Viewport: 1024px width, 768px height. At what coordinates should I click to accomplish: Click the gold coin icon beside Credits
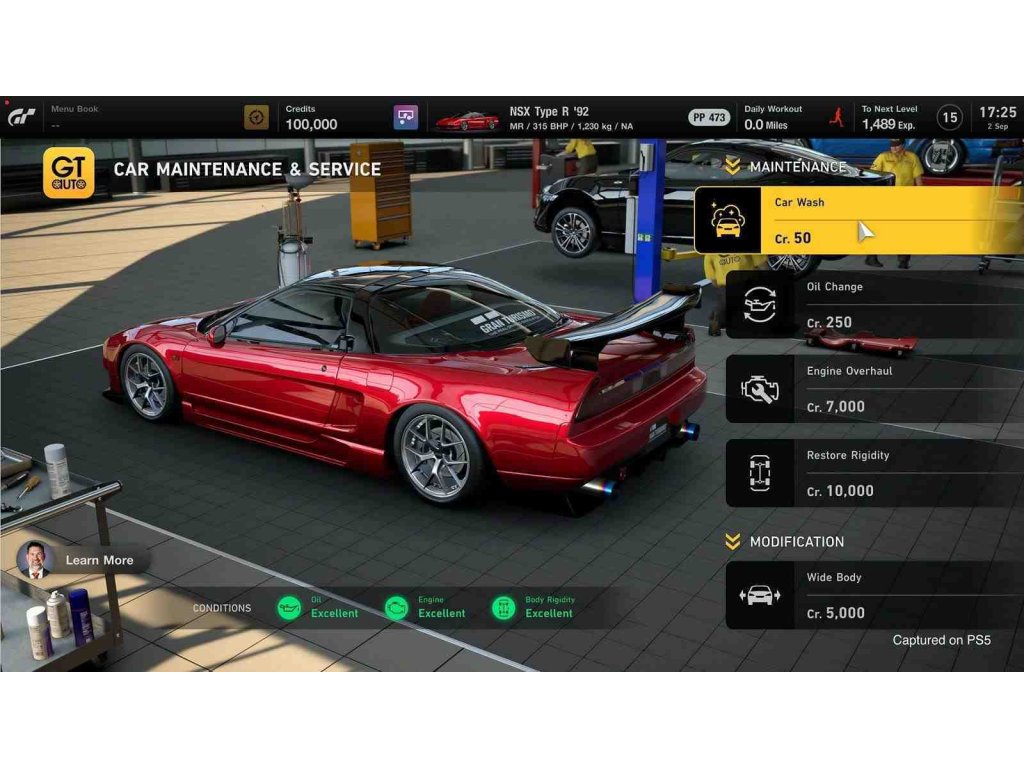pos(257,117)
